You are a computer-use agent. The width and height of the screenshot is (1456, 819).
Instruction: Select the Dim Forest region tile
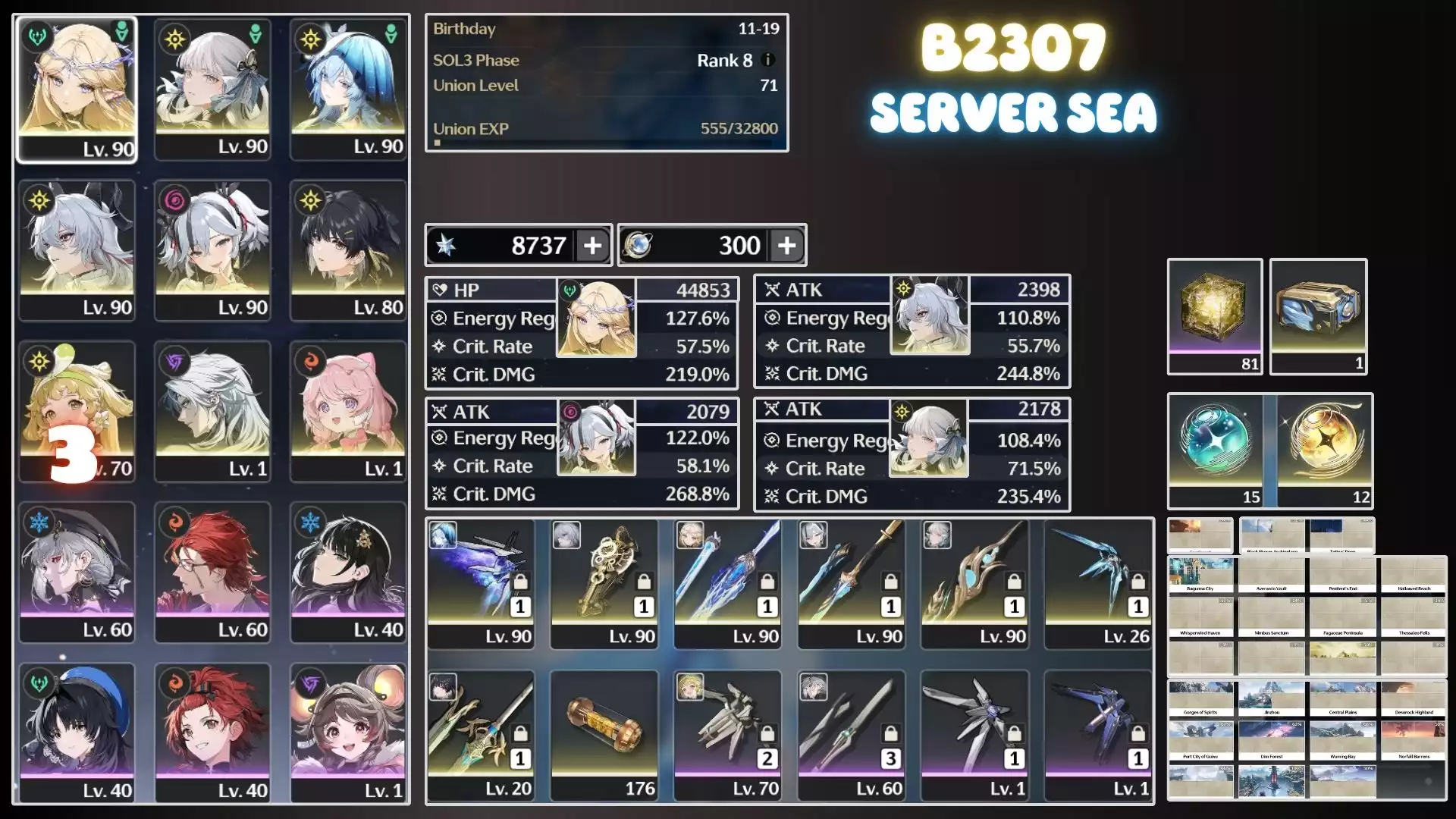click(1272, 741)
